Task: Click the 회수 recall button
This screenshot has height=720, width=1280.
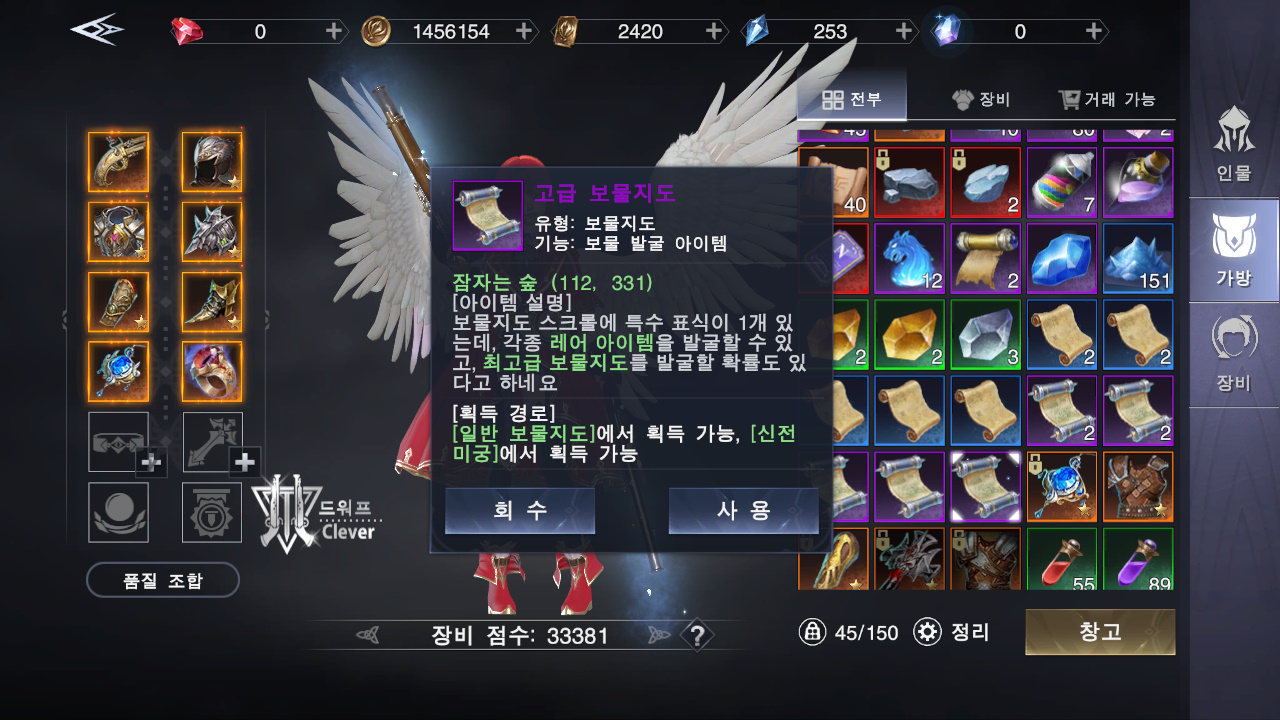Action: pos(520,510)
